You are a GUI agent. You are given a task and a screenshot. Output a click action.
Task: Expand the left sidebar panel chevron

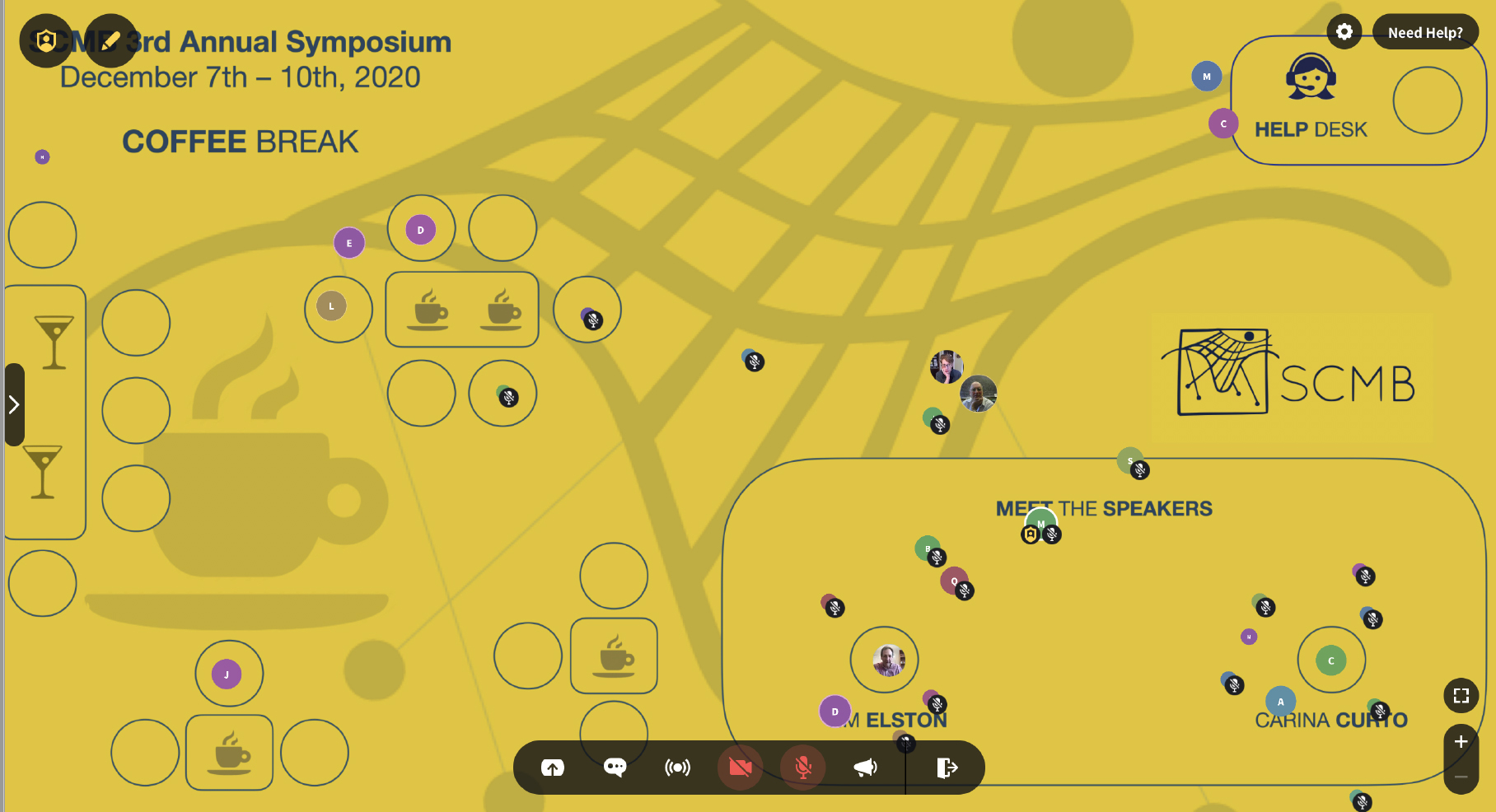(14, 404)
